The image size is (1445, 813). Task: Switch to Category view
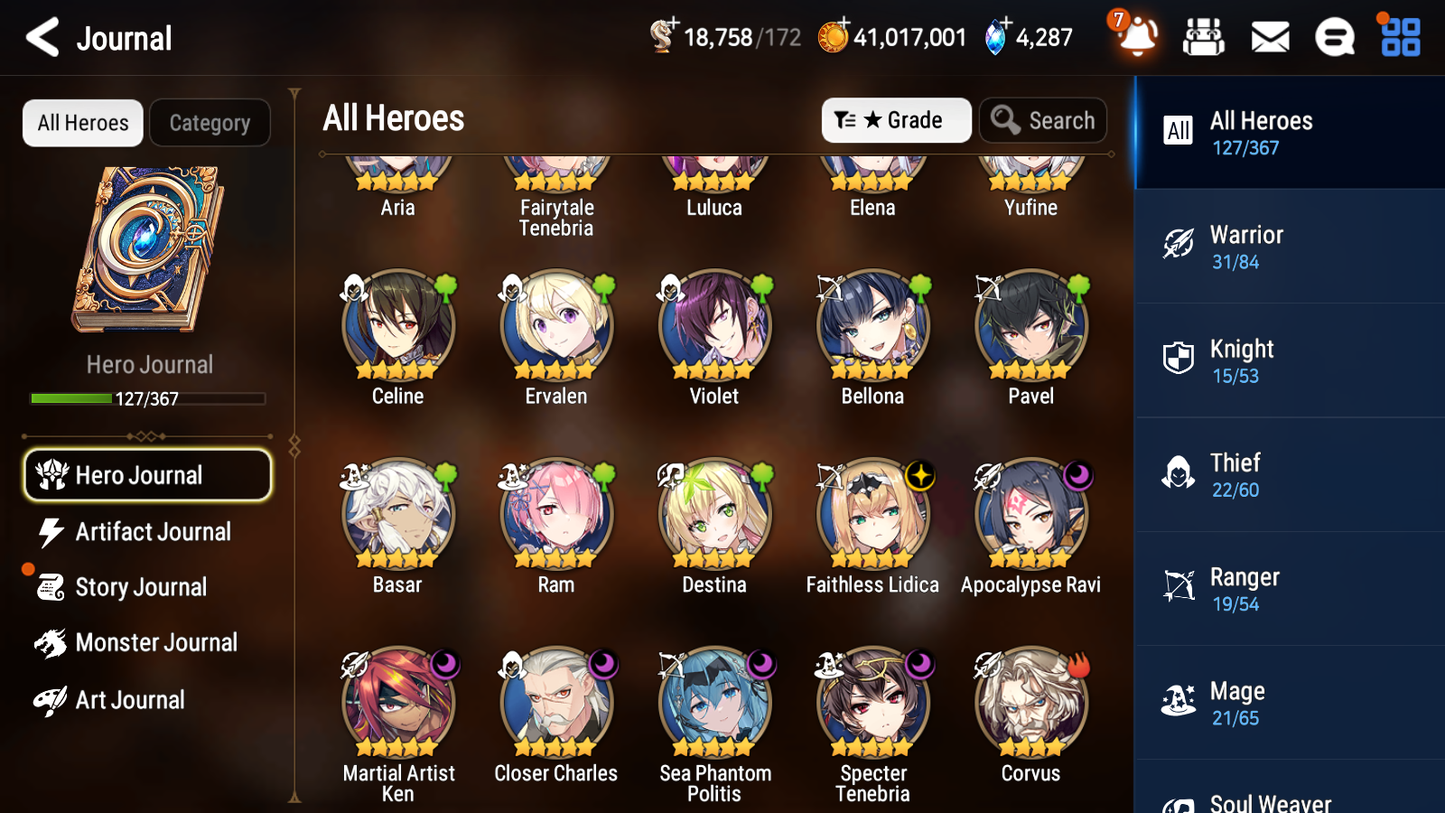pos(210,122)
